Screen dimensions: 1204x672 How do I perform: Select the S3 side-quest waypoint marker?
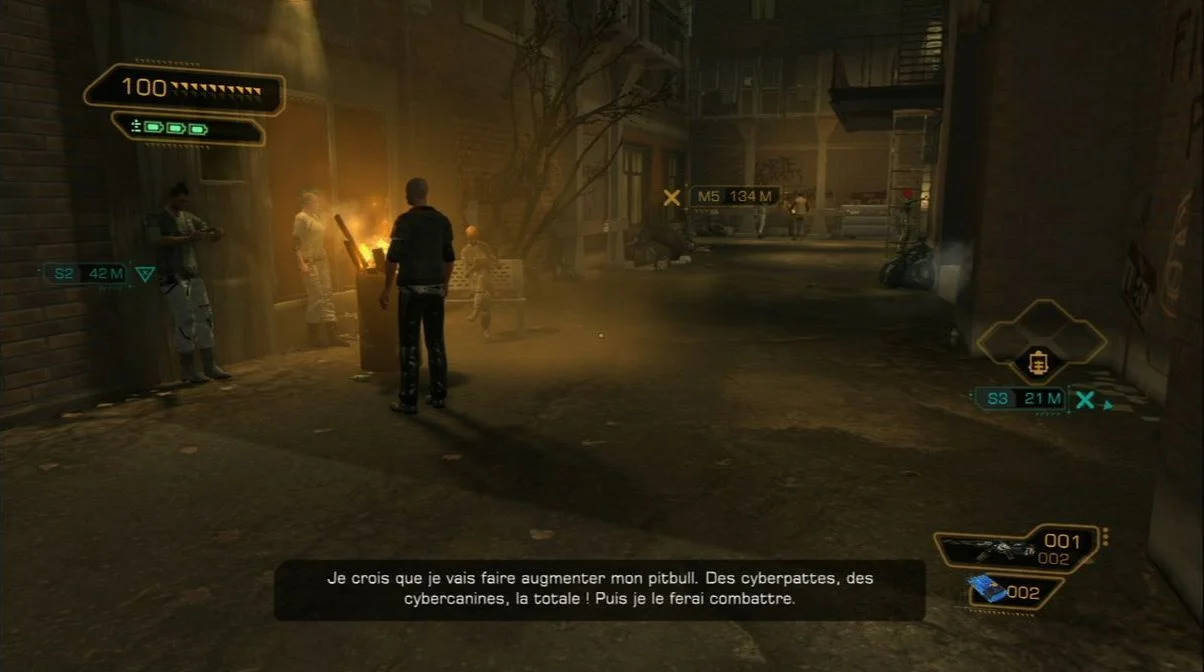point(1020,398)
